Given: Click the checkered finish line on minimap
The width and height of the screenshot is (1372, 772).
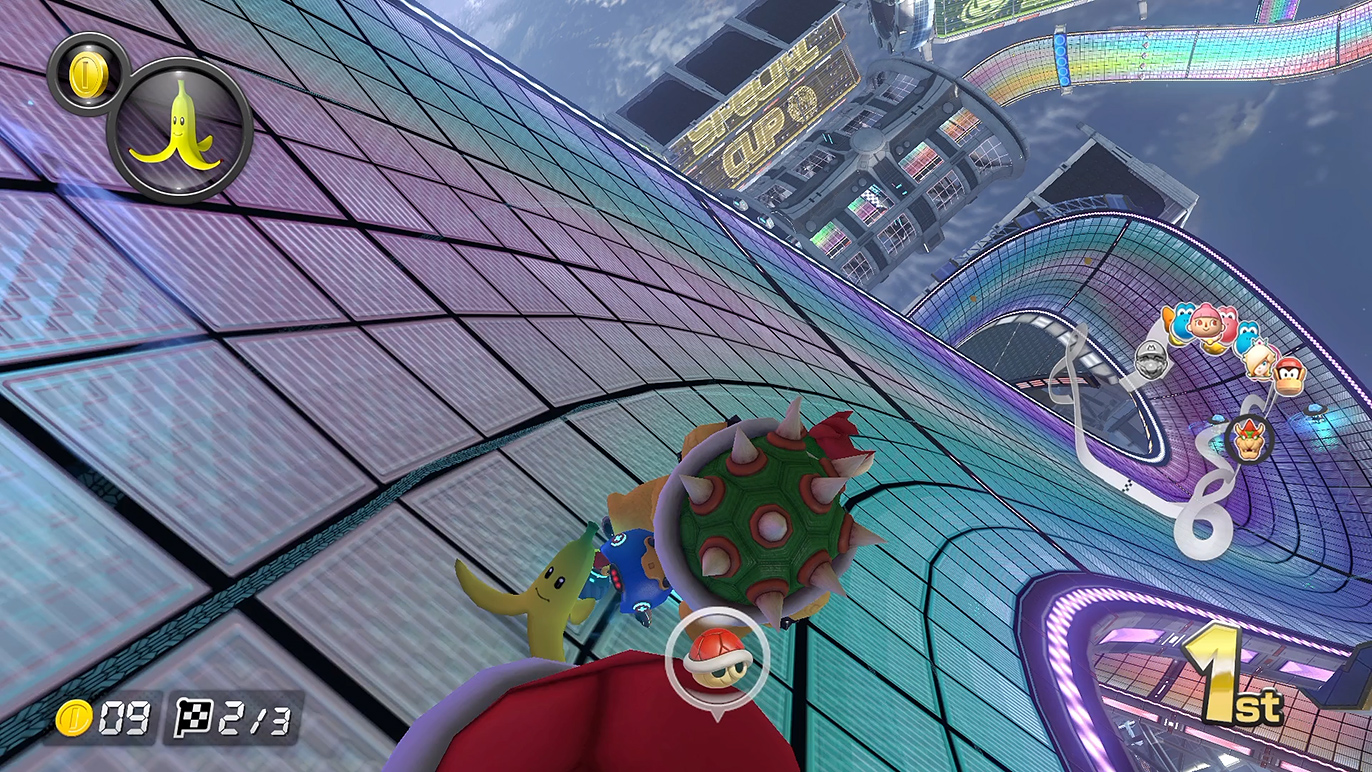Looking at the screenshot, I should pyautogui.click(x=1127, y=486).
